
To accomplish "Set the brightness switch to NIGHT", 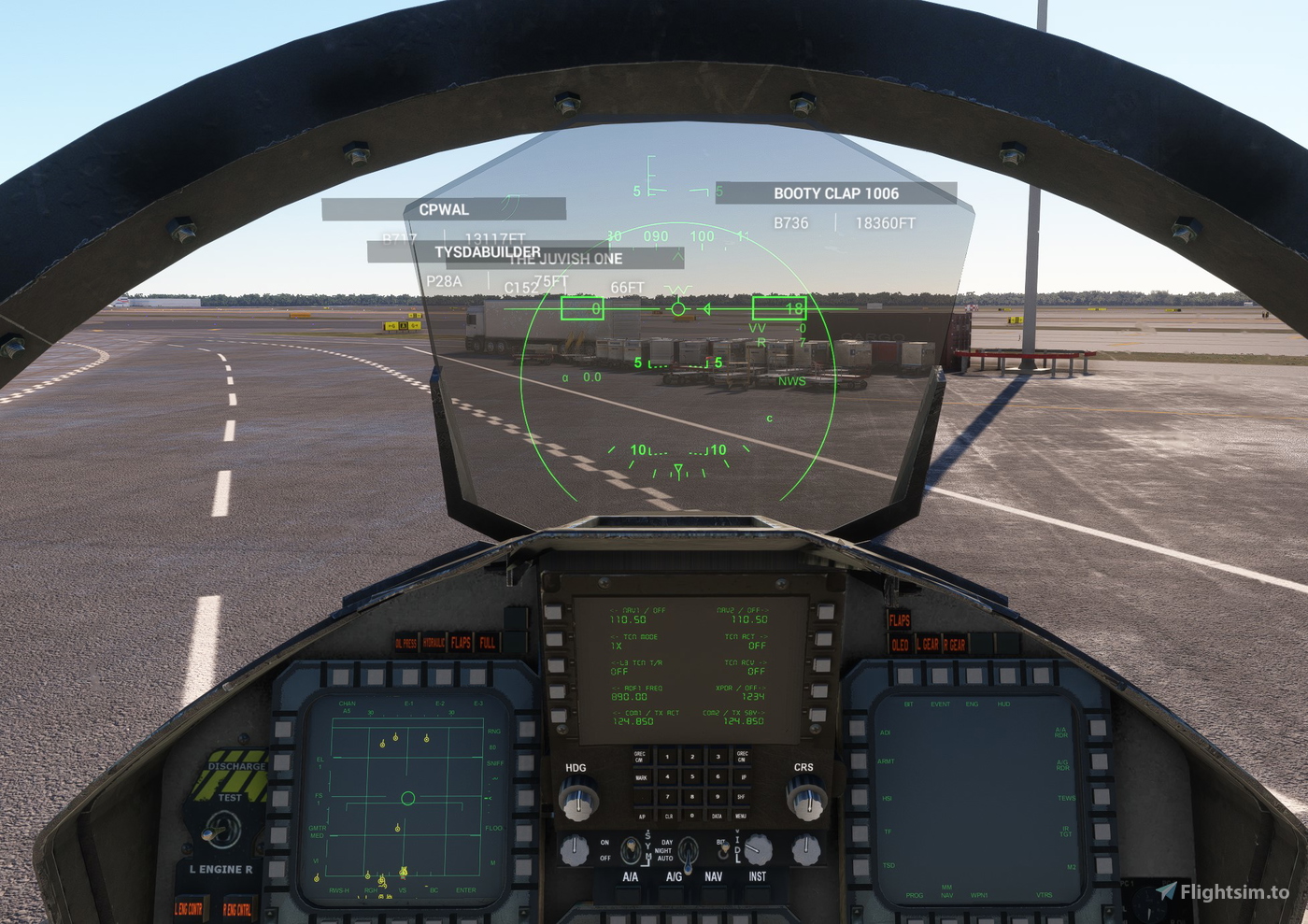I will point(687,852).
